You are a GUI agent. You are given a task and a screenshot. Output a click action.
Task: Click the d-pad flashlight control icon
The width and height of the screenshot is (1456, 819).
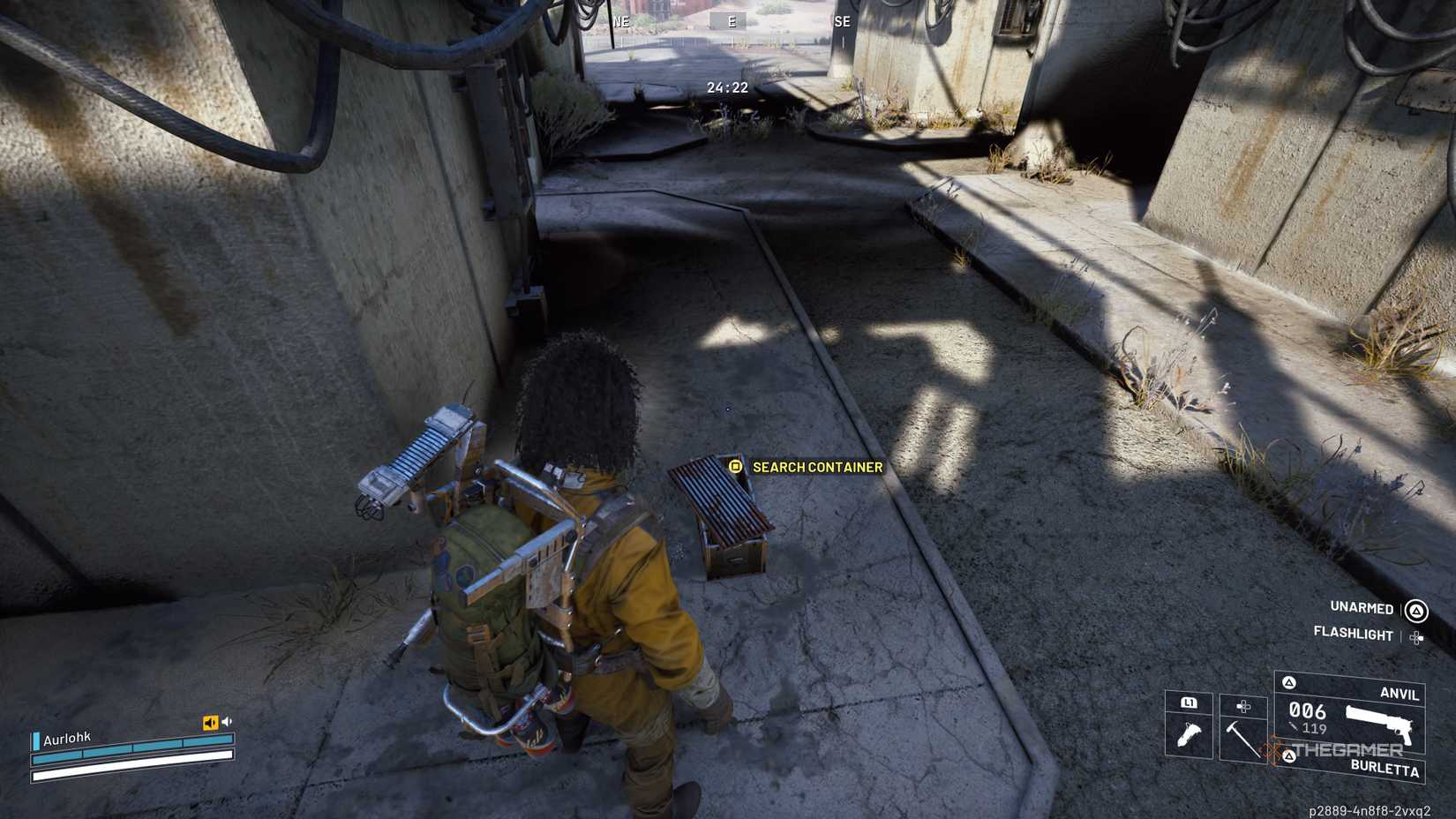pyautogui.click(x=1415, y=637)
